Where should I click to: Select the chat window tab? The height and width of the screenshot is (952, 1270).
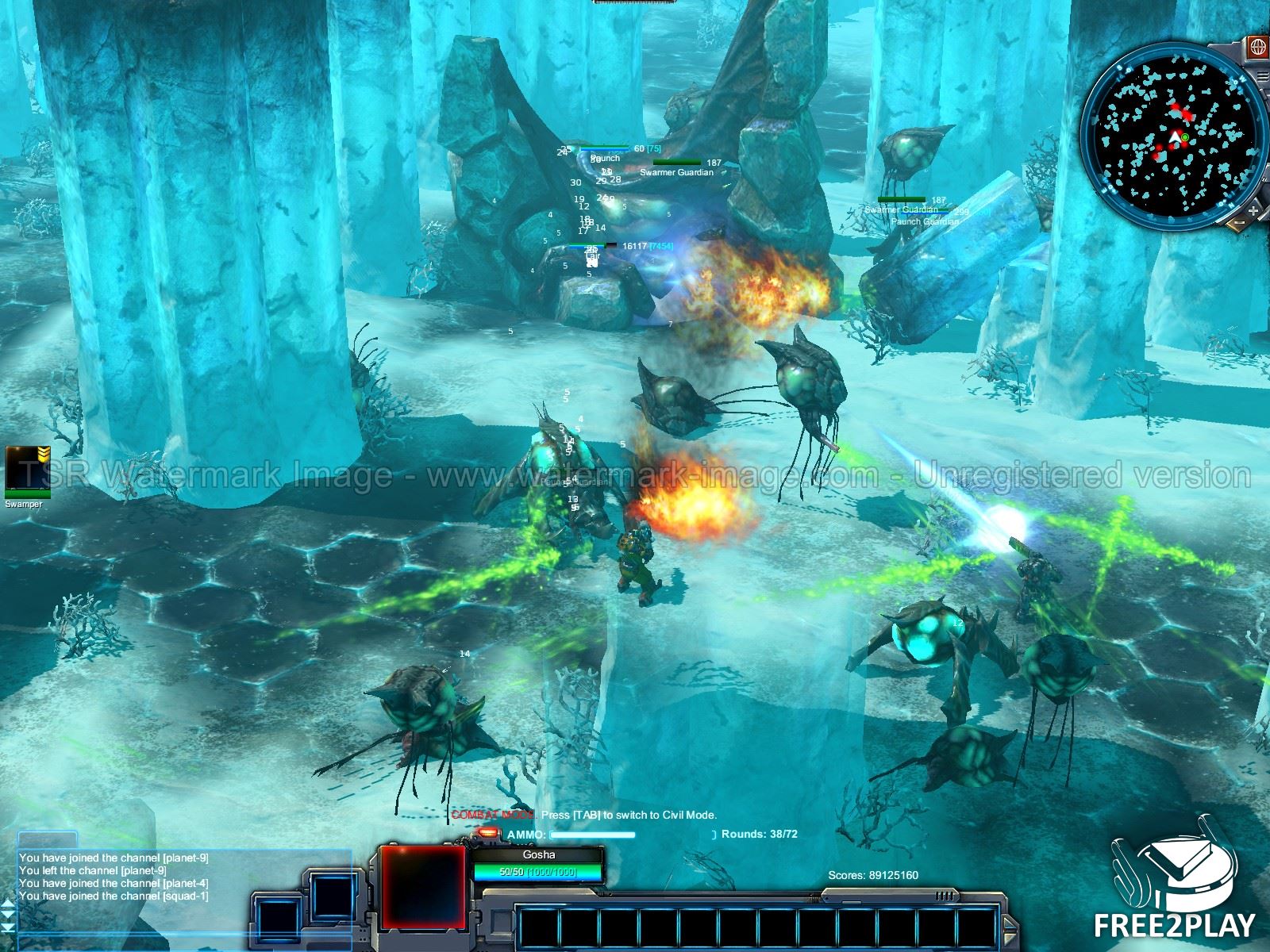48,841
